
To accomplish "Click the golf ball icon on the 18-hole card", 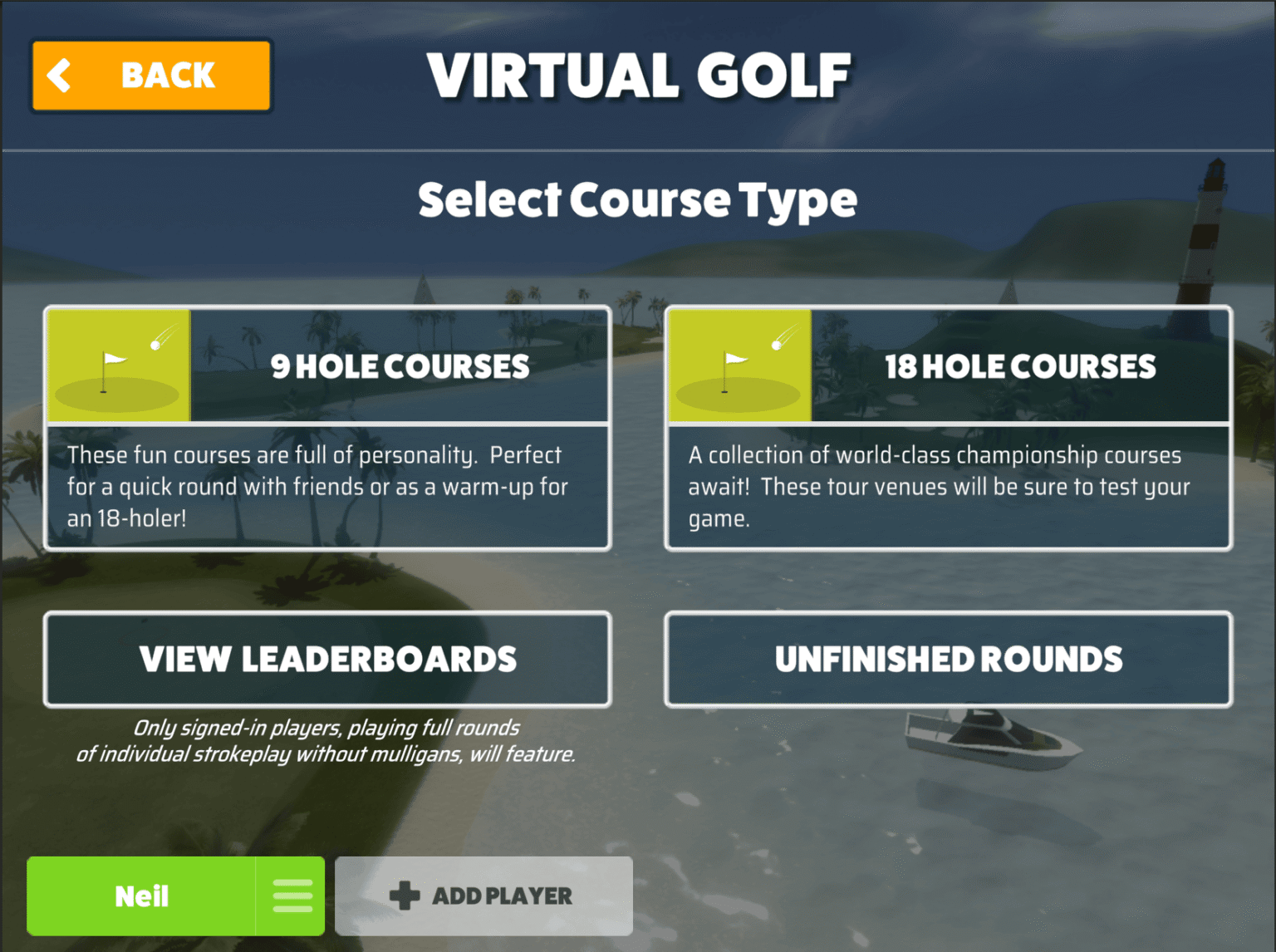I will 773,344.
